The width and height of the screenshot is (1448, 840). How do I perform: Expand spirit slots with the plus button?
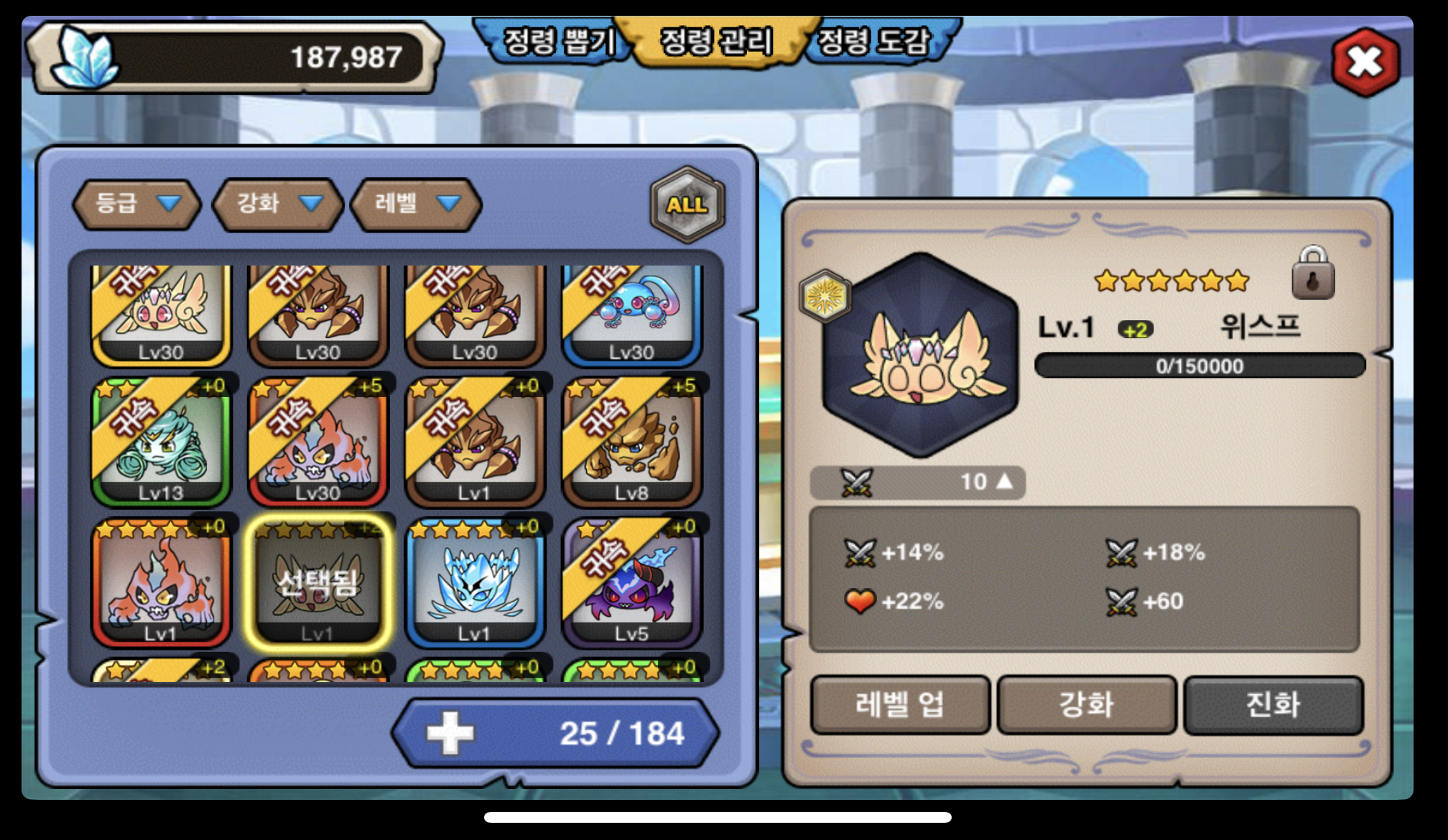[450, 733]
